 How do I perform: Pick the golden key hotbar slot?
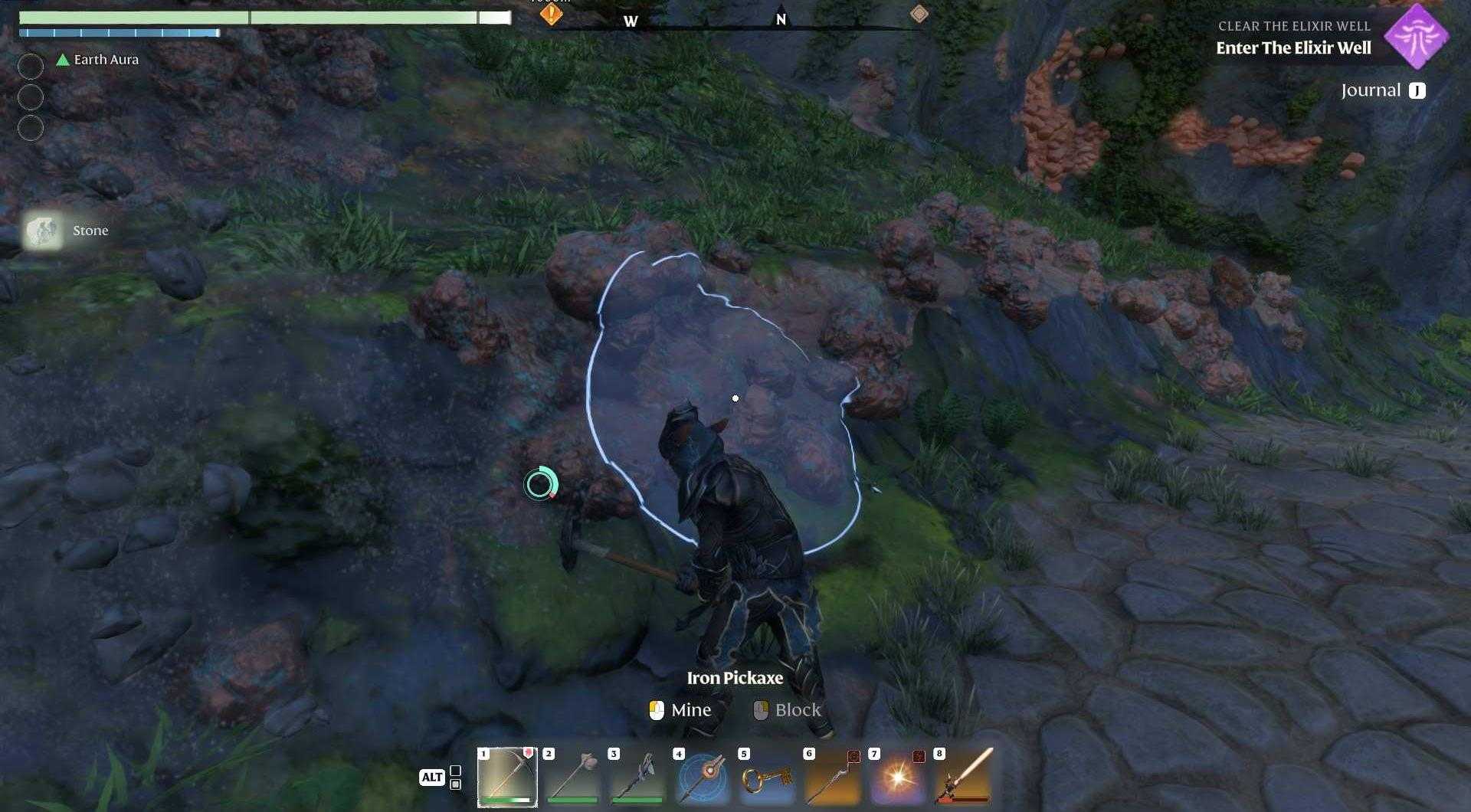(767, 777)
